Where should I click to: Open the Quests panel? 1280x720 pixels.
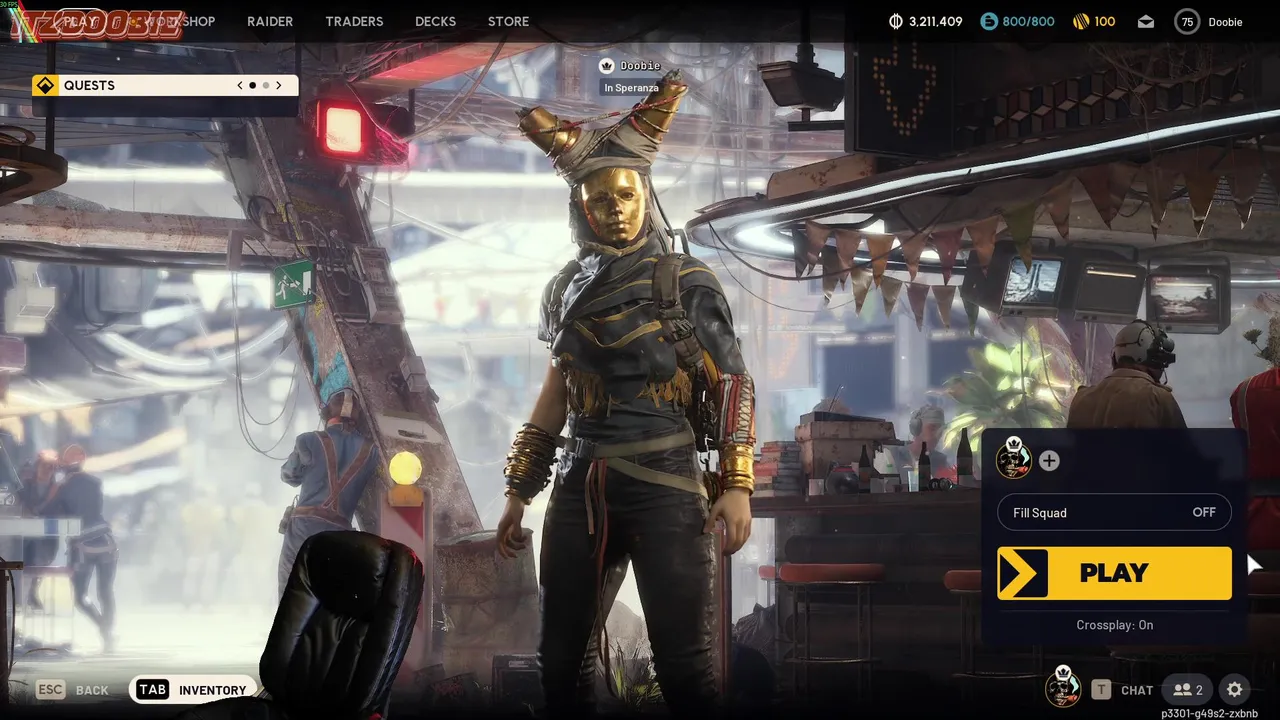point(90,86)
